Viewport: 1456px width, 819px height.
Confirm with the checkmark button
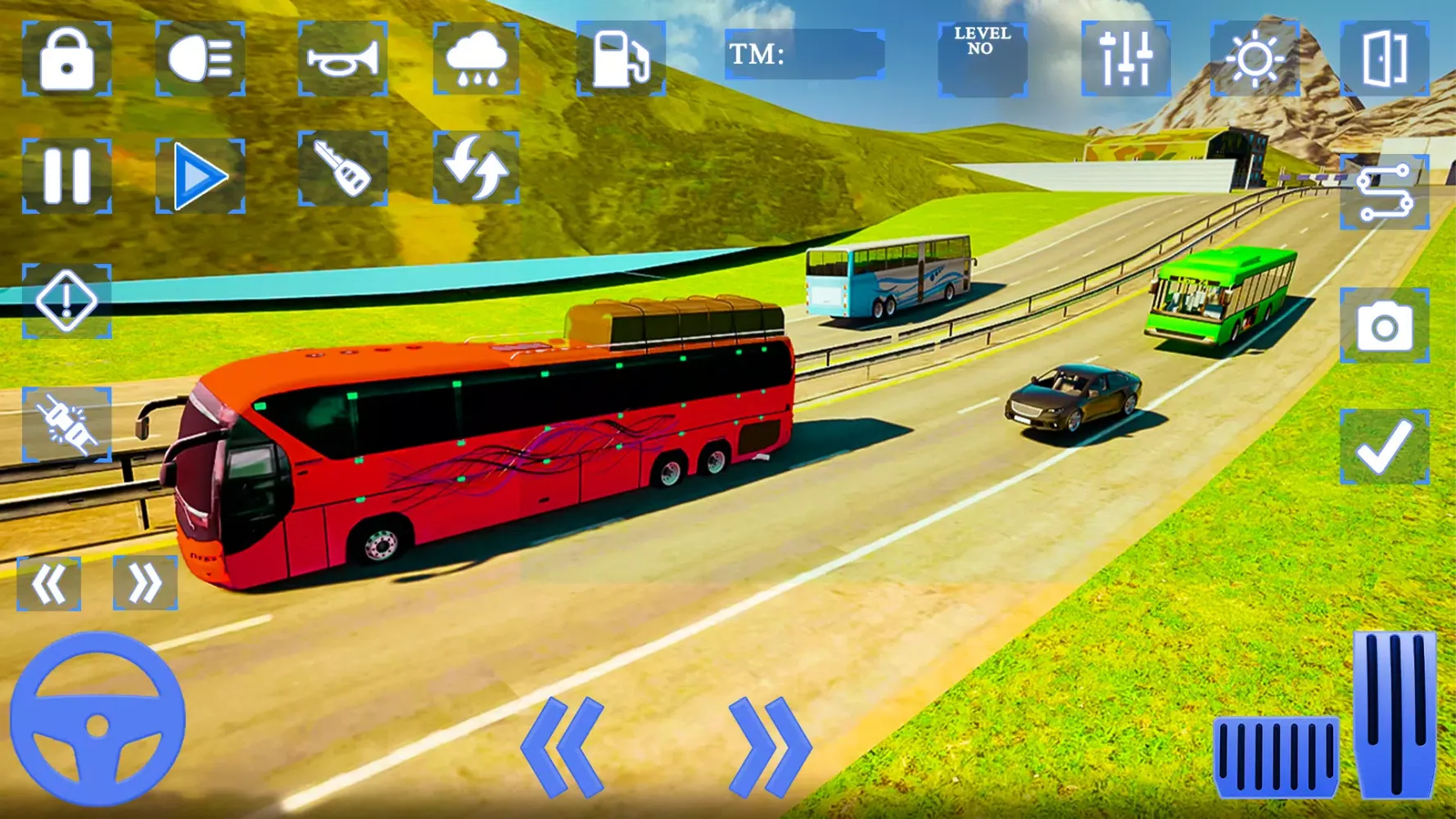pyautogui.click(x=1384, y=447)
